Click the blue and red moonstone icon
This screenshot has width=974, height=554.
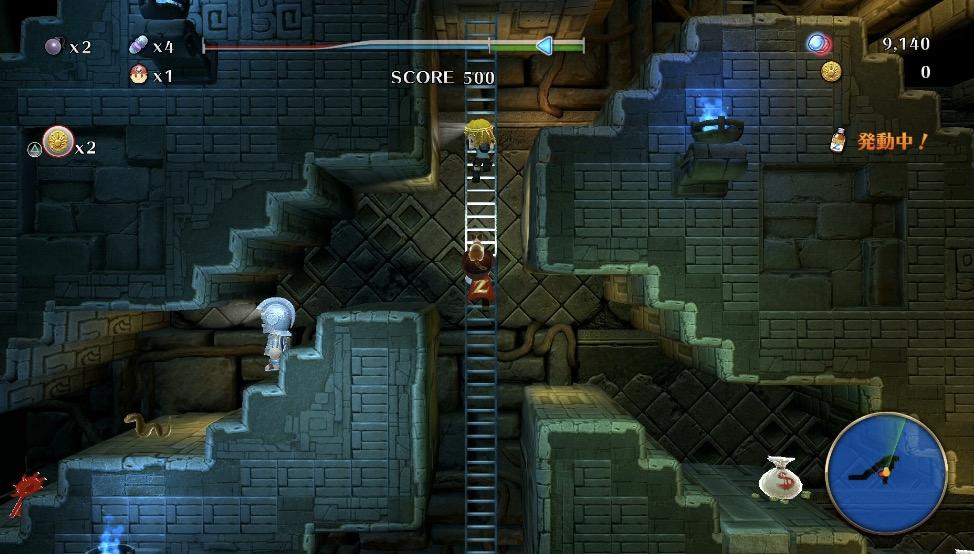(x=819, y=43)
